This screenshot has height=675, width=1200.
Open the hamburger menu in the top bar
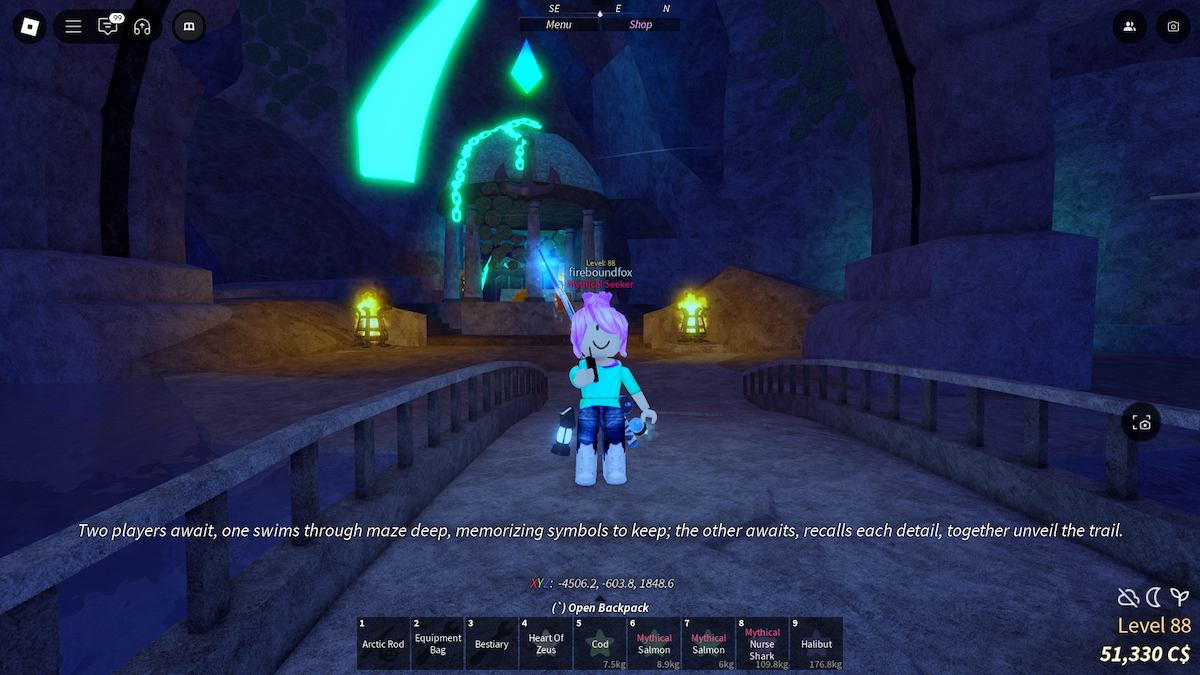tap(73, 27)
